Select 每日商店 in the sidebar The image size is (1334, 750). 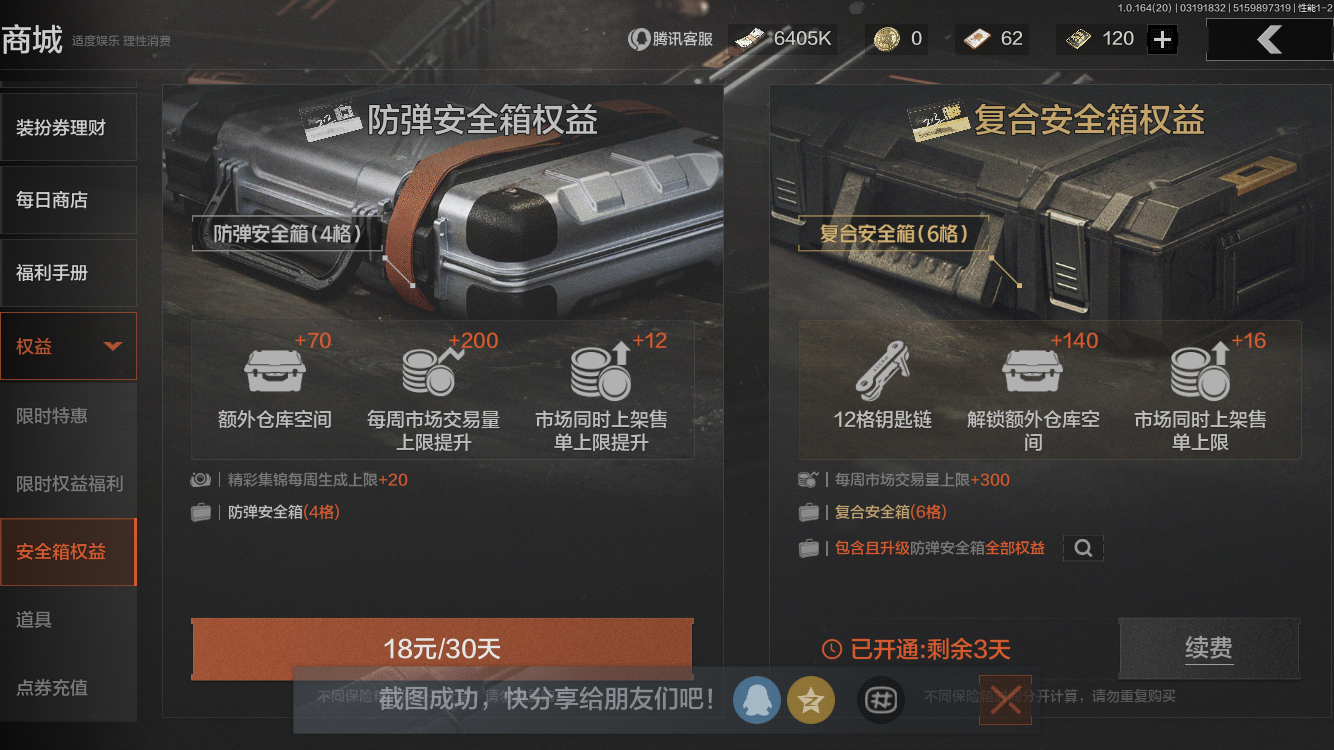coord(68,200)
